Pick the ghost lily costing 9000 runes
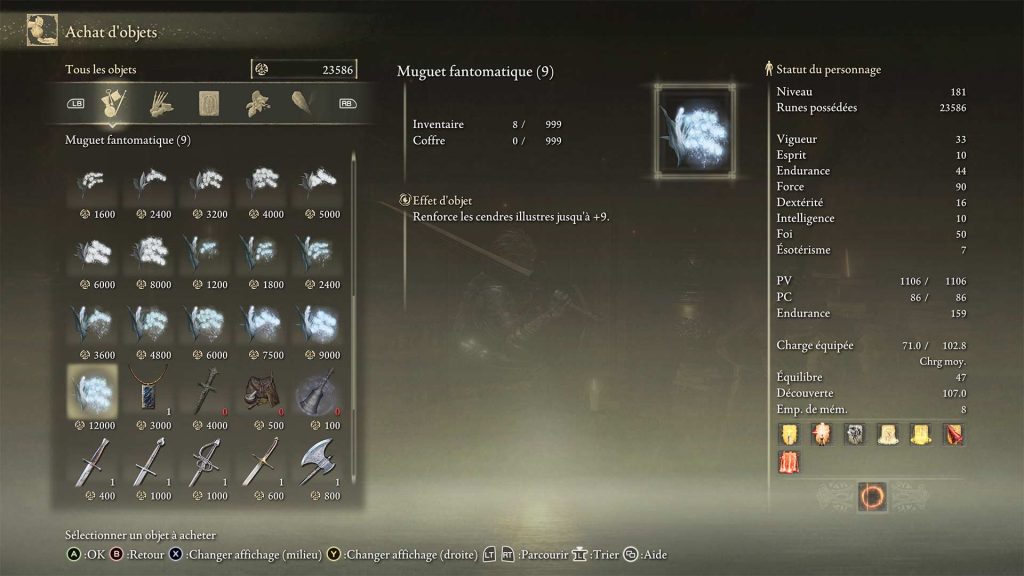The width and height of the screenshot is (1024, 576). 316,322
